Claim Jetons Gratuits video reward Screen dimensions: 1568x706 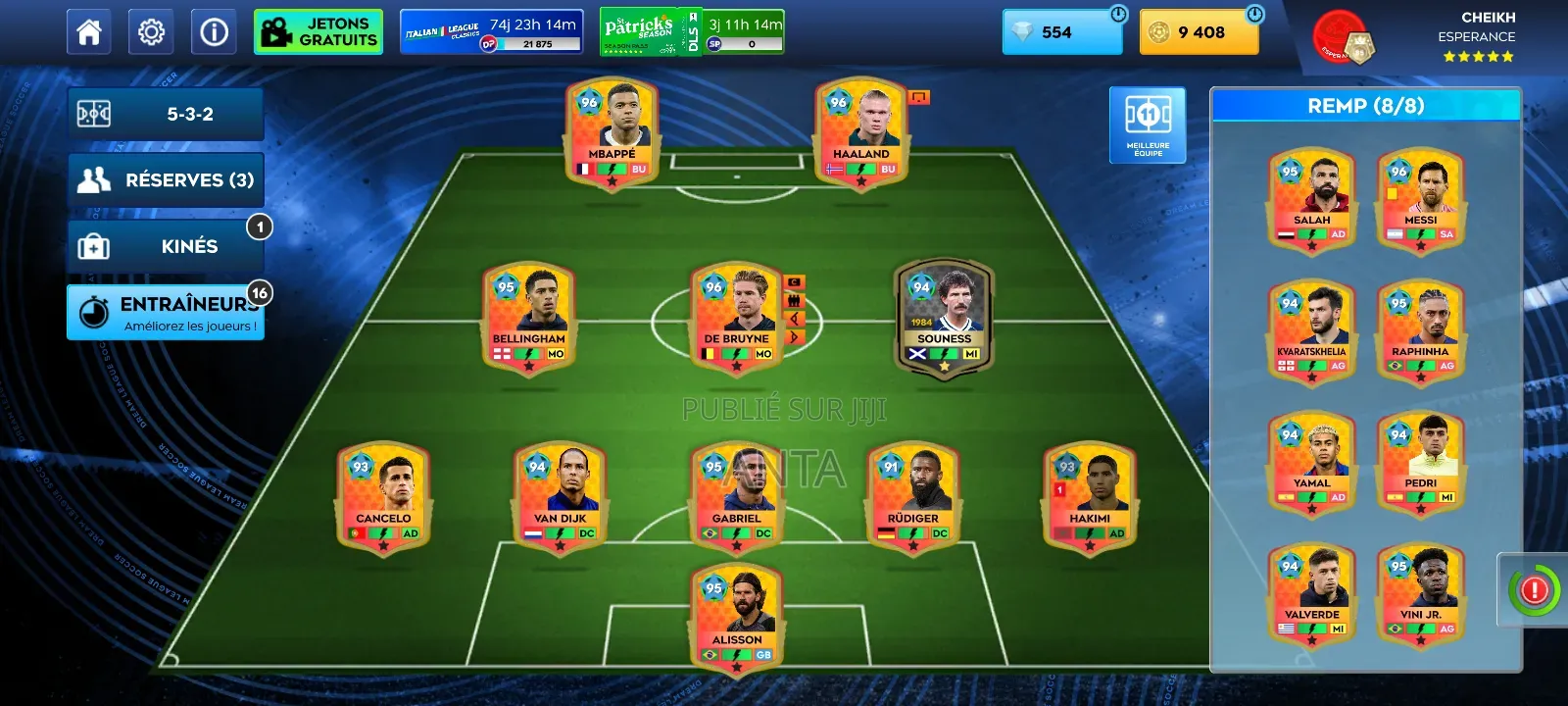(x=318, y=30)
